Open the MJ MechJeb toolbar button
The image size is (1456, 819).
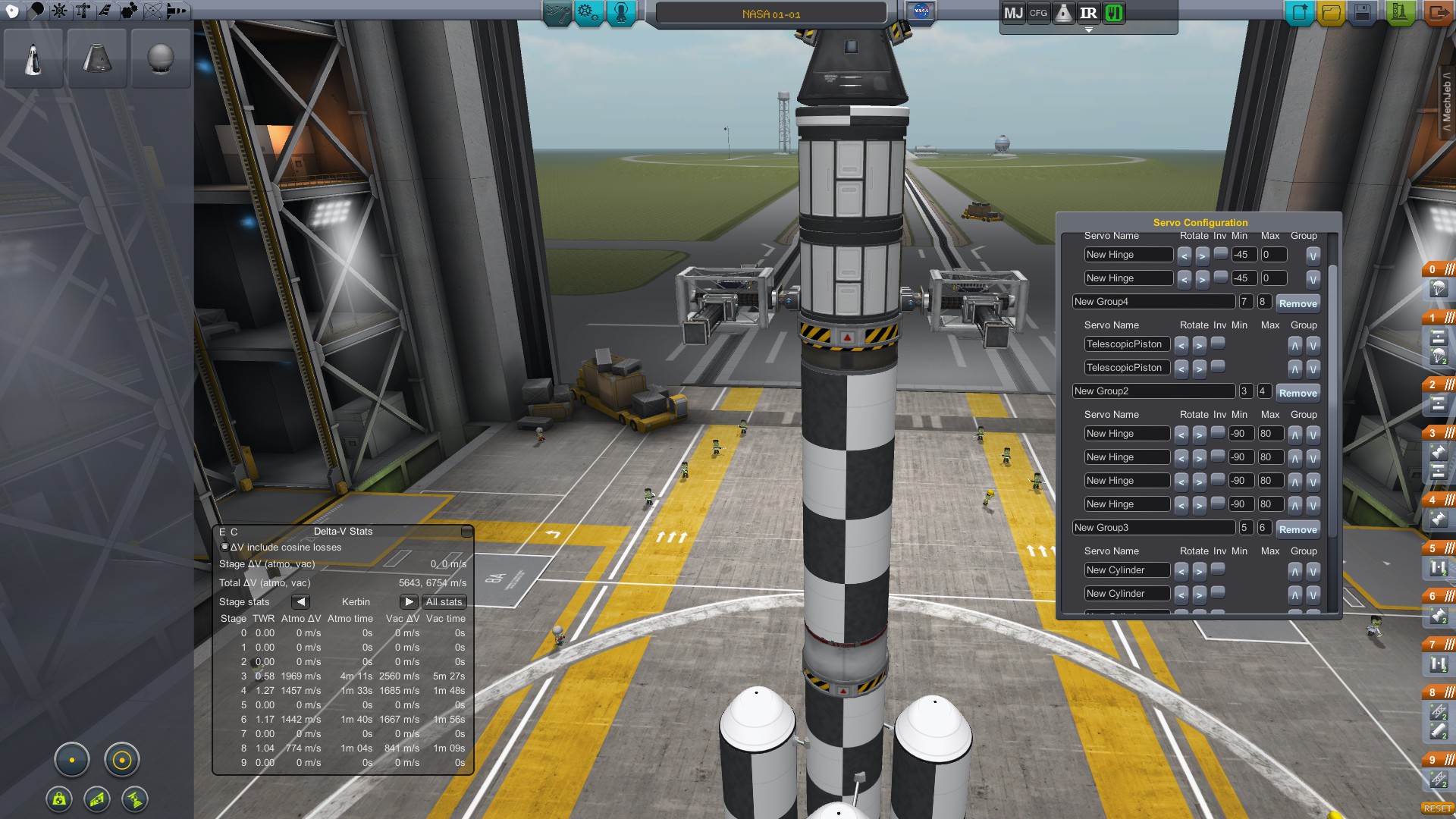click(1013, 13)
